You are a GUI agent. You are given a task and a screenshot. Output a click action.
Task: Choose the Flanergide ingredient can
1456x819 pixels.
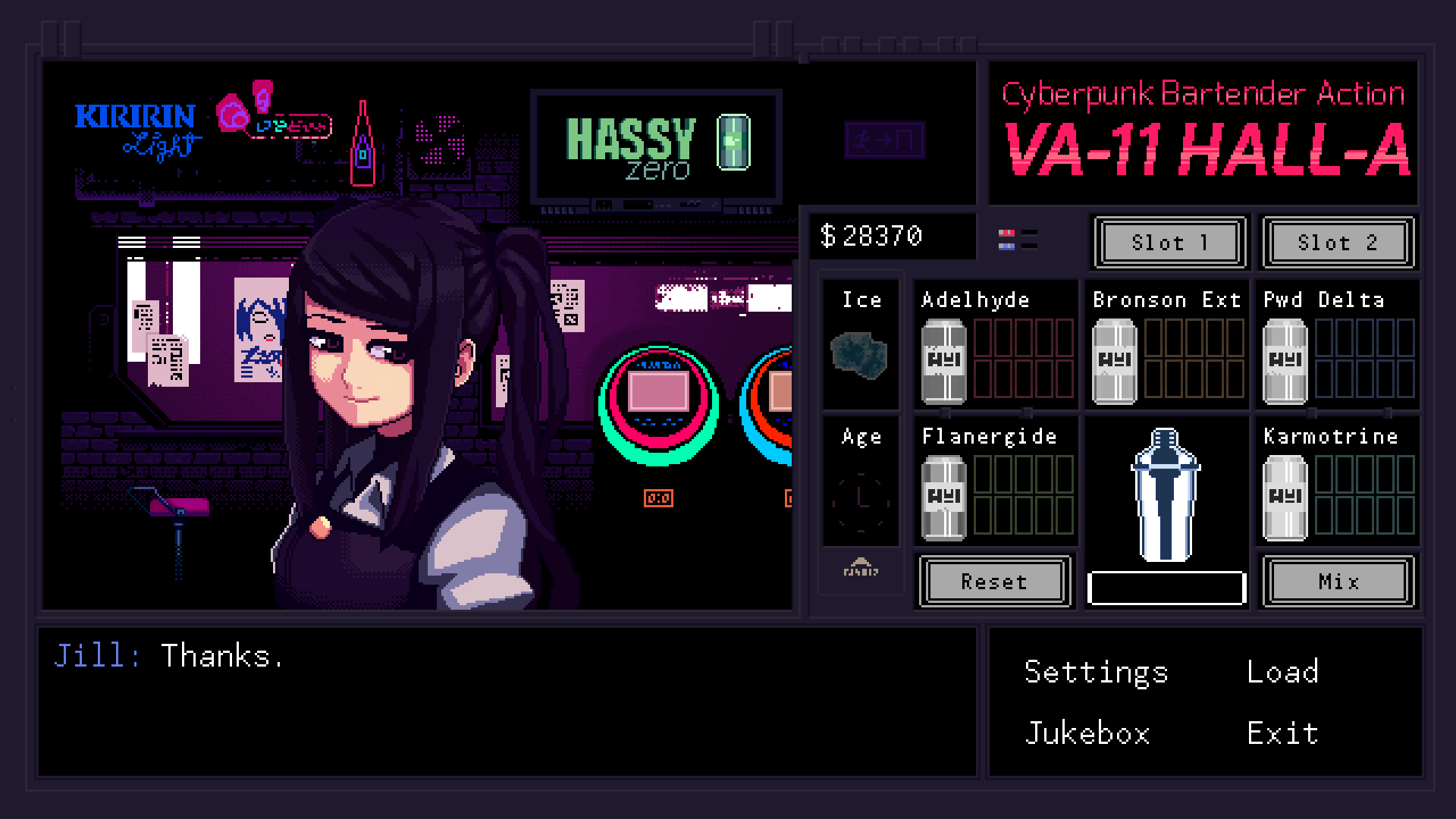[943, 497]
